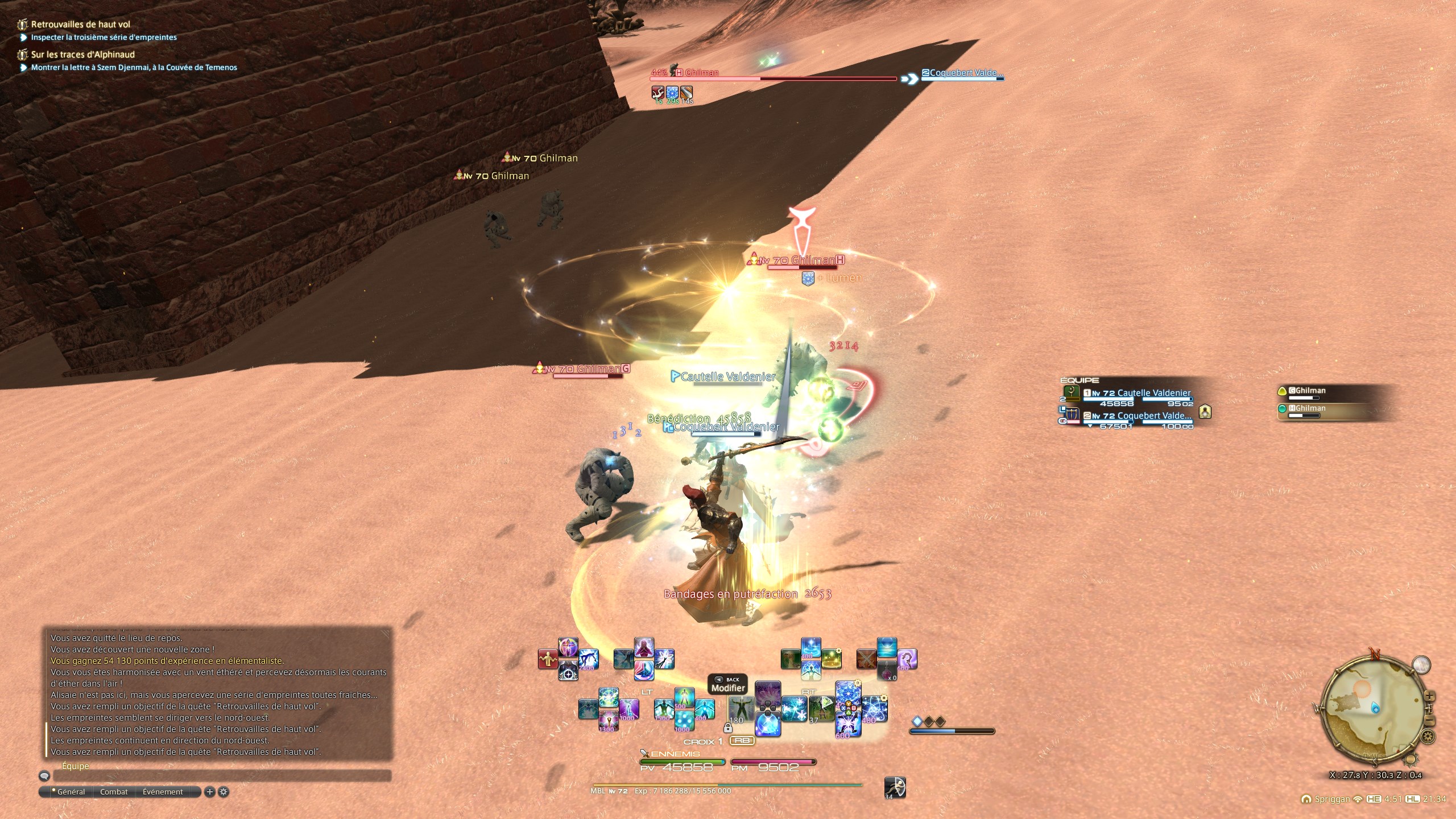Screen dimensions: 1456x819
Task: Zoom in the minimap with plus button
Action: (x=1429, y=697)
